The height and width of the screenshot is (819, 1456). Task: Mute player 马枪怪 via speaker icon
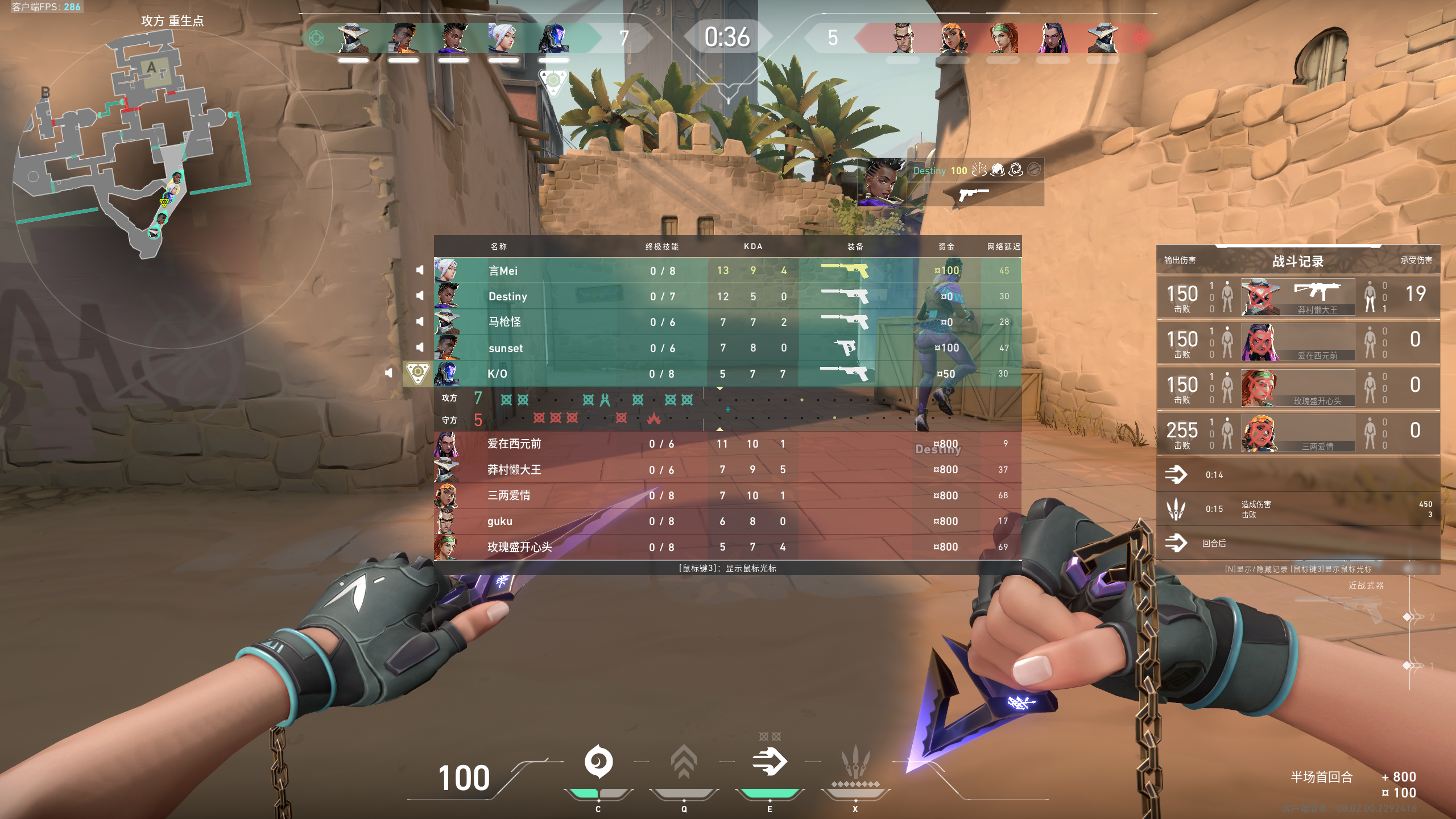click(x=420, y=321)
